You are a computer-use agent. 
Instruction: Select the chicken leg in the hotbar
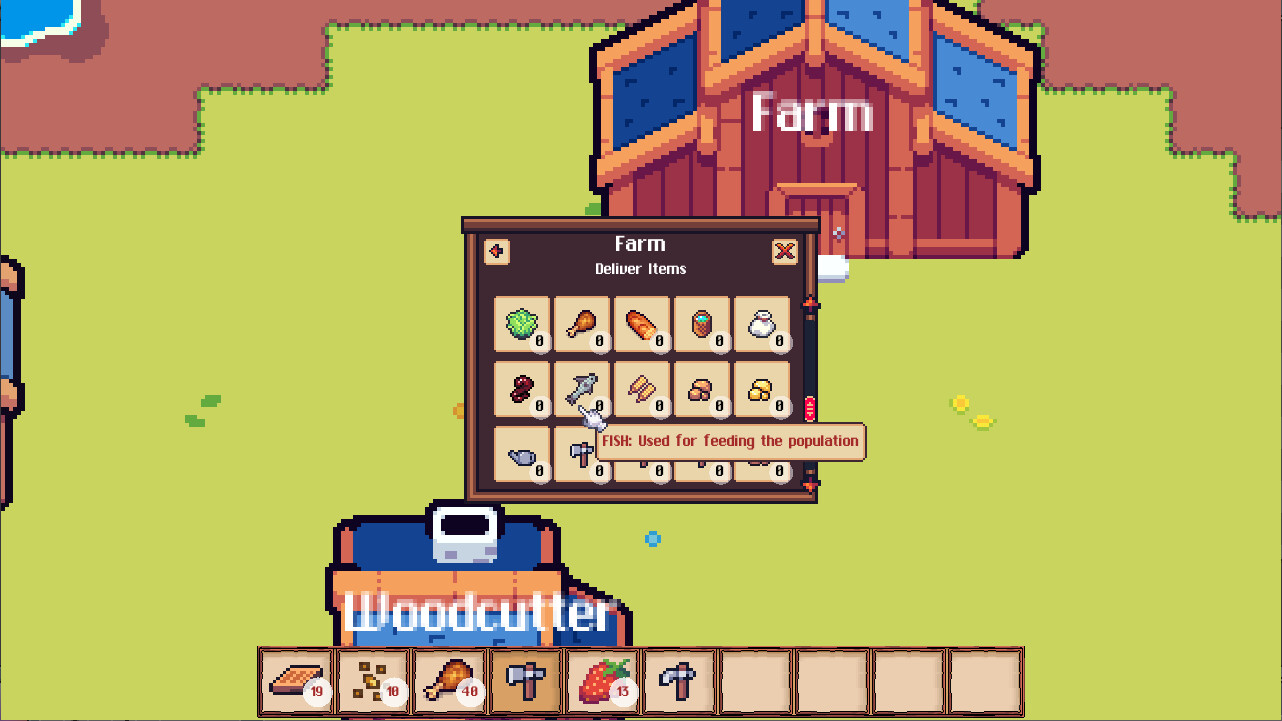pyautogui.click(x=449, y=681)
